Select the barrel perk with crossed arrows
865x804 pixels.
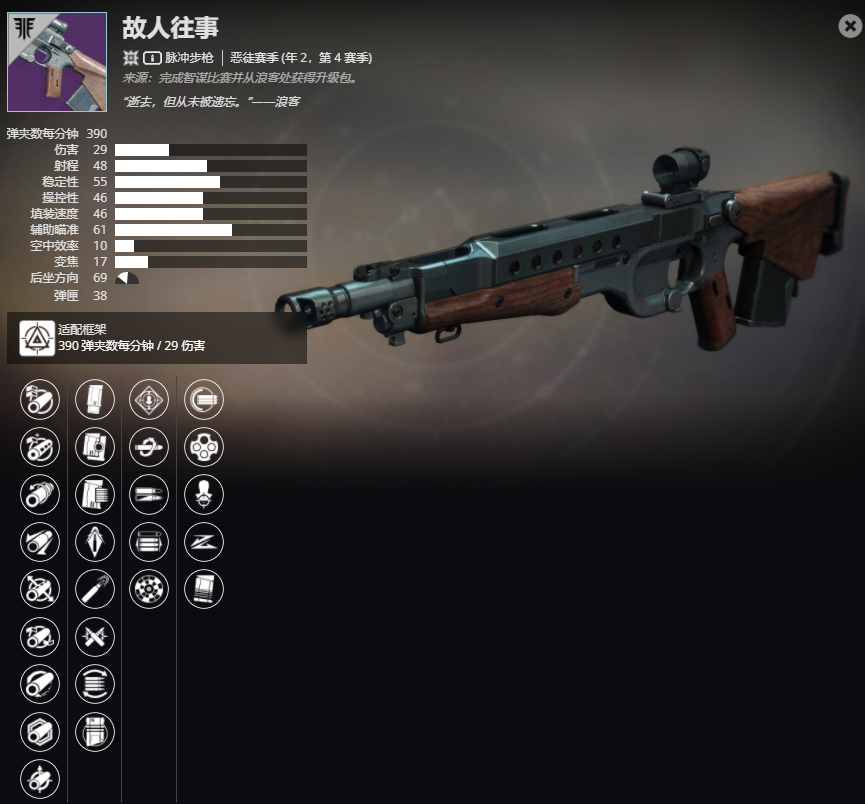[x=40, y=589]
